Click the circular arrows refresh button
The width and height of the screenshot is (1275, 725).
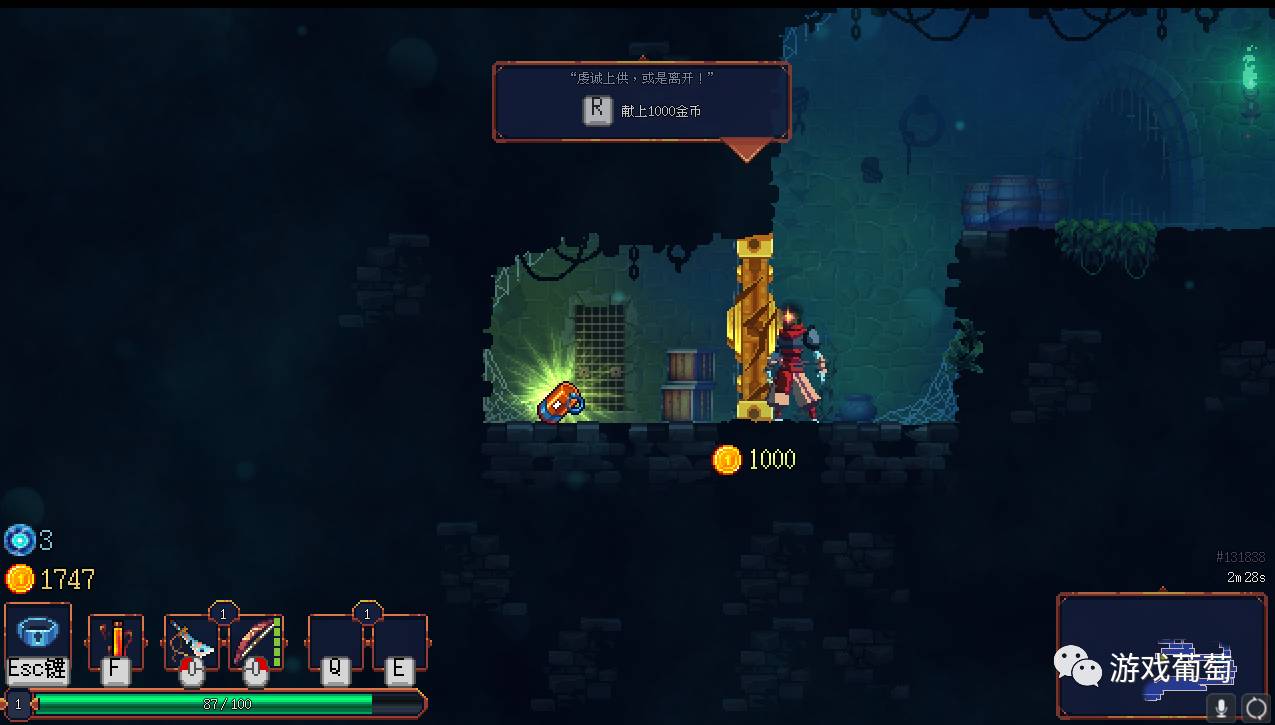[1254, 708]
